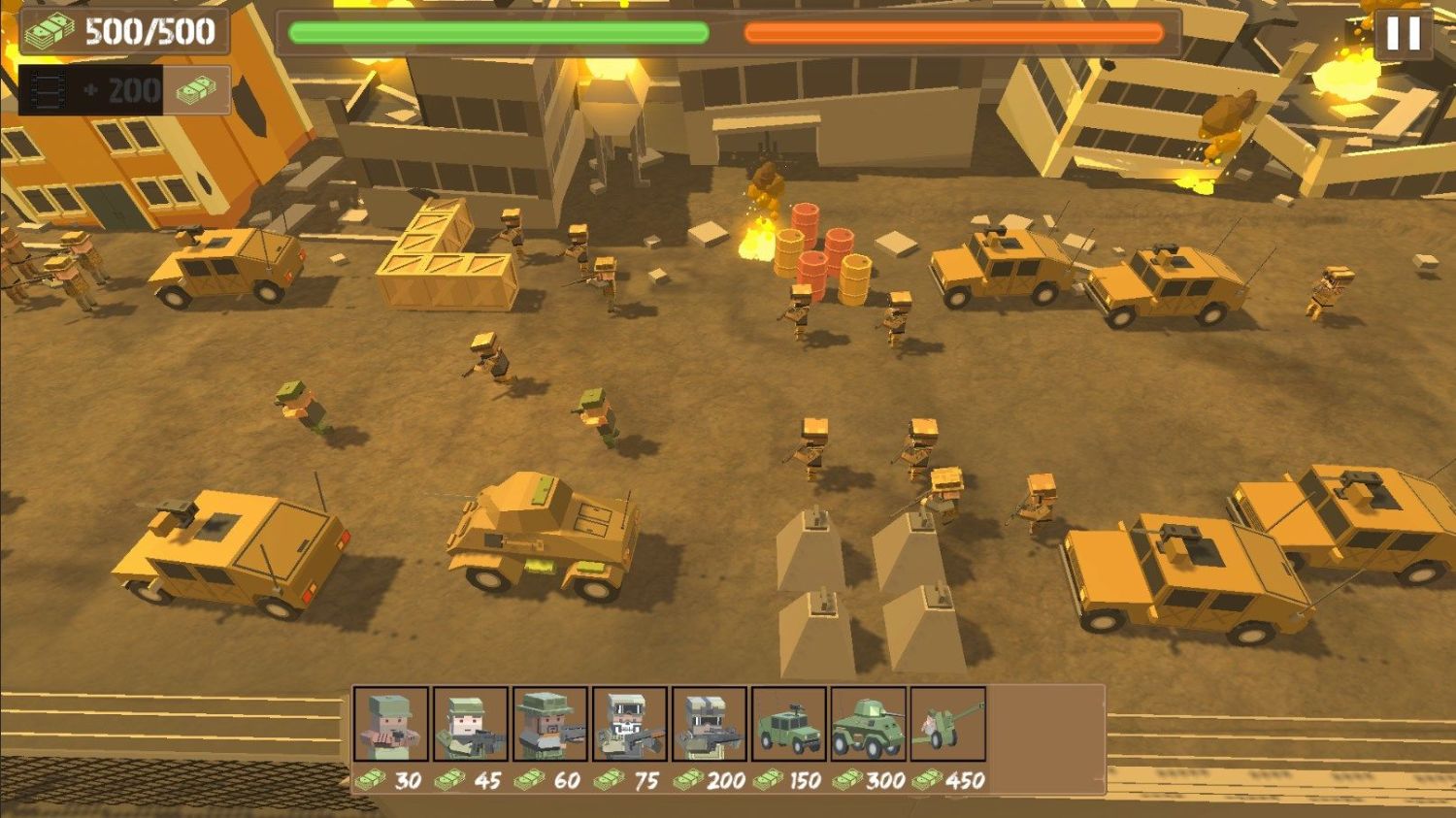This screenshot has height=818, width=1456.
Task: Select the 45-cost rifle soldier unit
Action: (470, 724)
